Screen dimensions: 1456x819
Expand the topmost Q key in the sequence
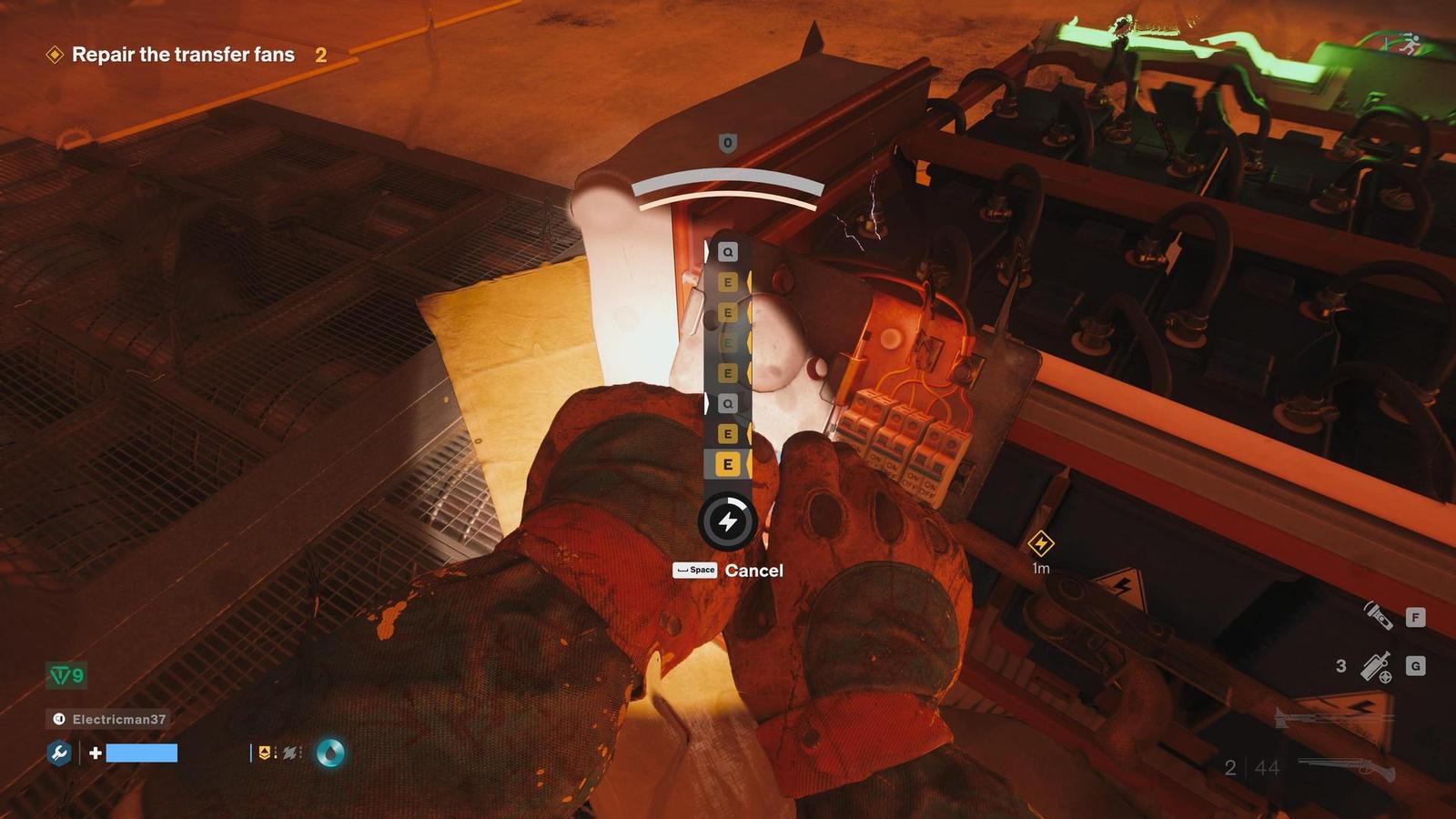click(726, 251)
